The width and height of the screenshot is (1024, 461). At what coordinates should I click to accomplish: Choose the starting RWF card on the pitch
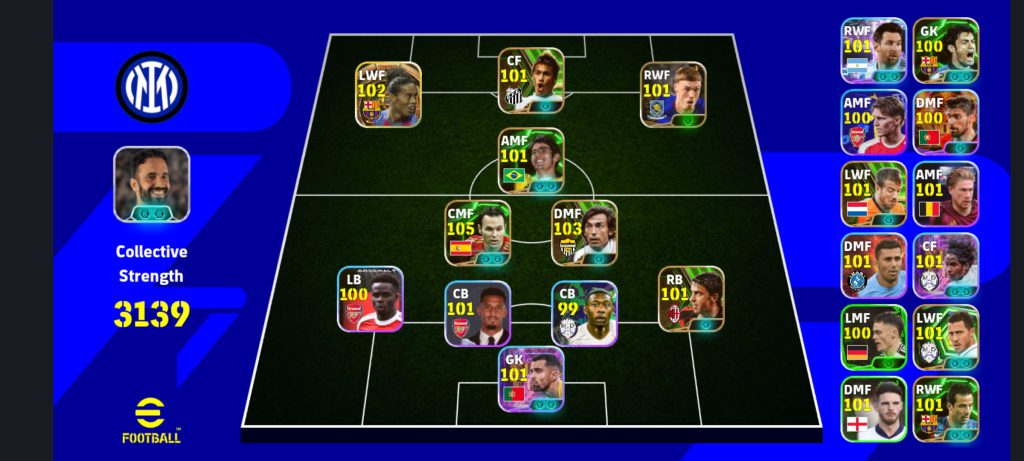pos(673,94)
